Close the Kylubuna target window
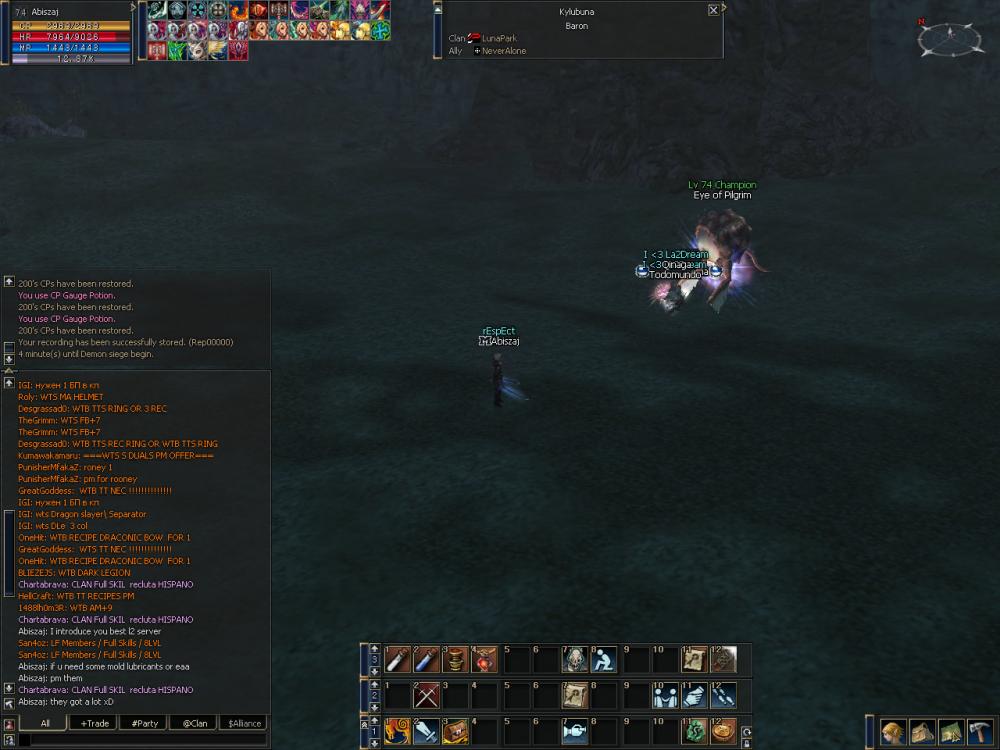 pos(713,10)
